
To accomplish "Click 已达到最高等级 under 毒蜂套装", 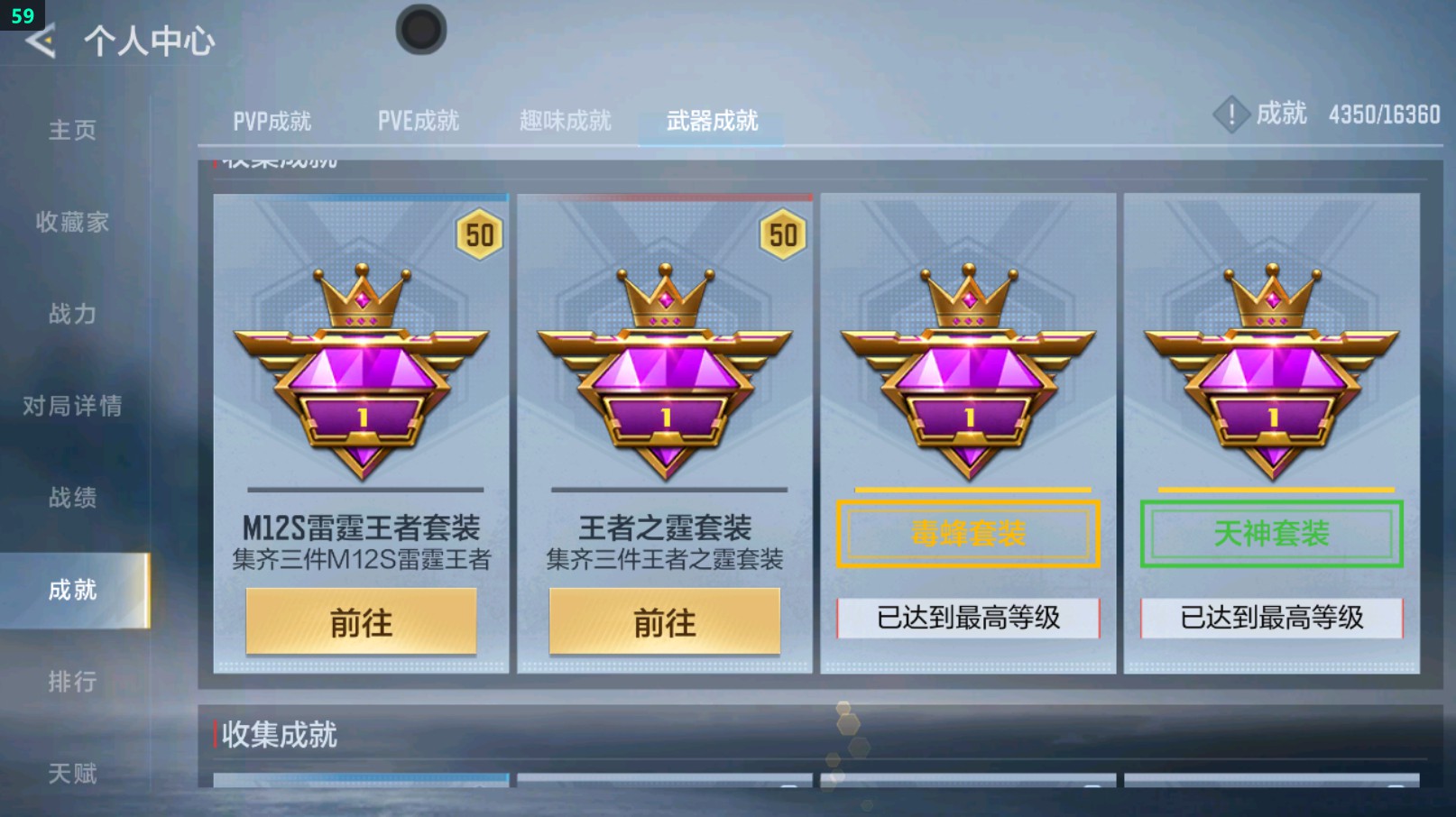I will point(968,617).
